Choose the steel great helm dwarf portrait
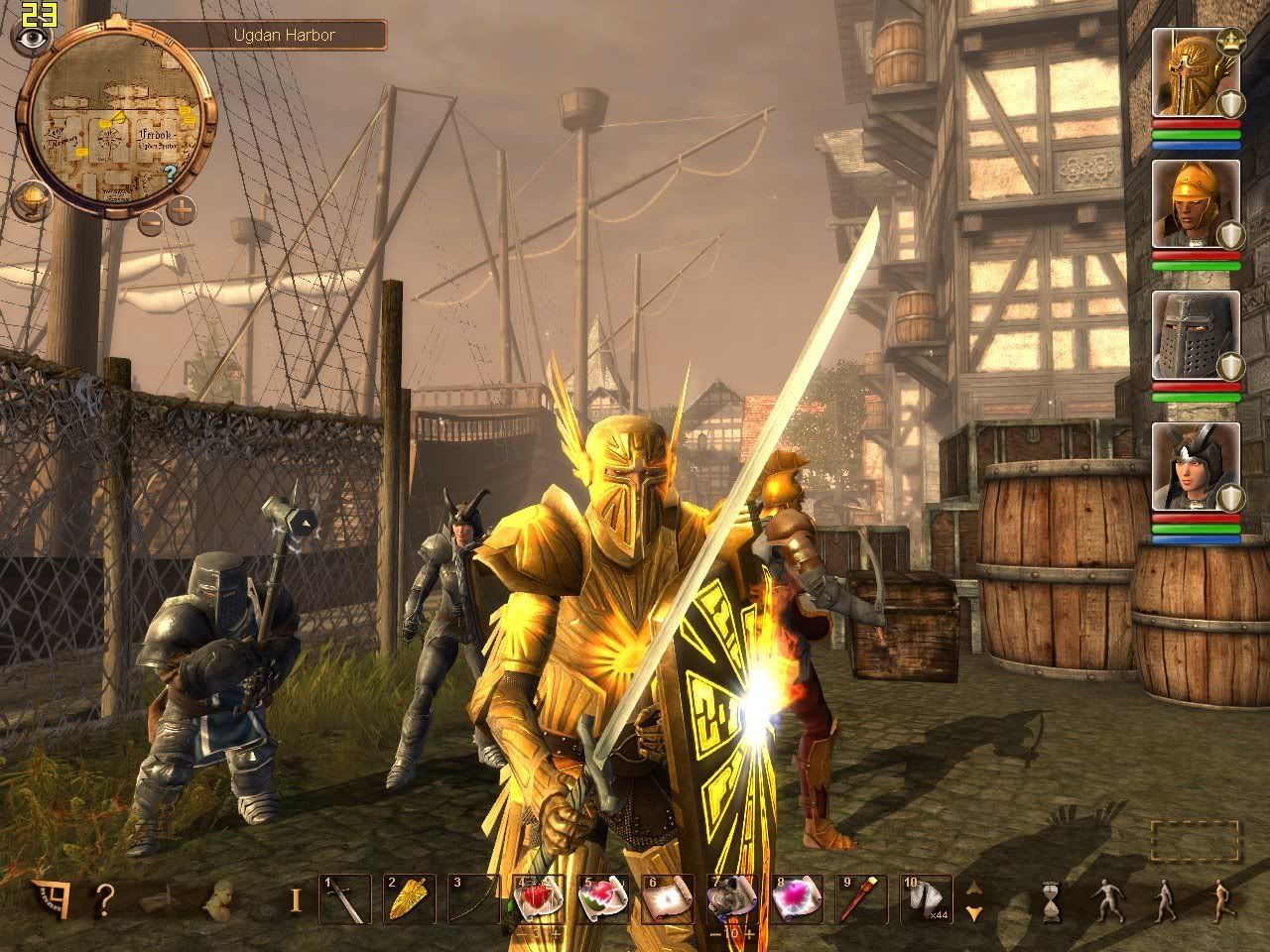This screenshot has height=952, width=1270. (x=1195, y=335)
